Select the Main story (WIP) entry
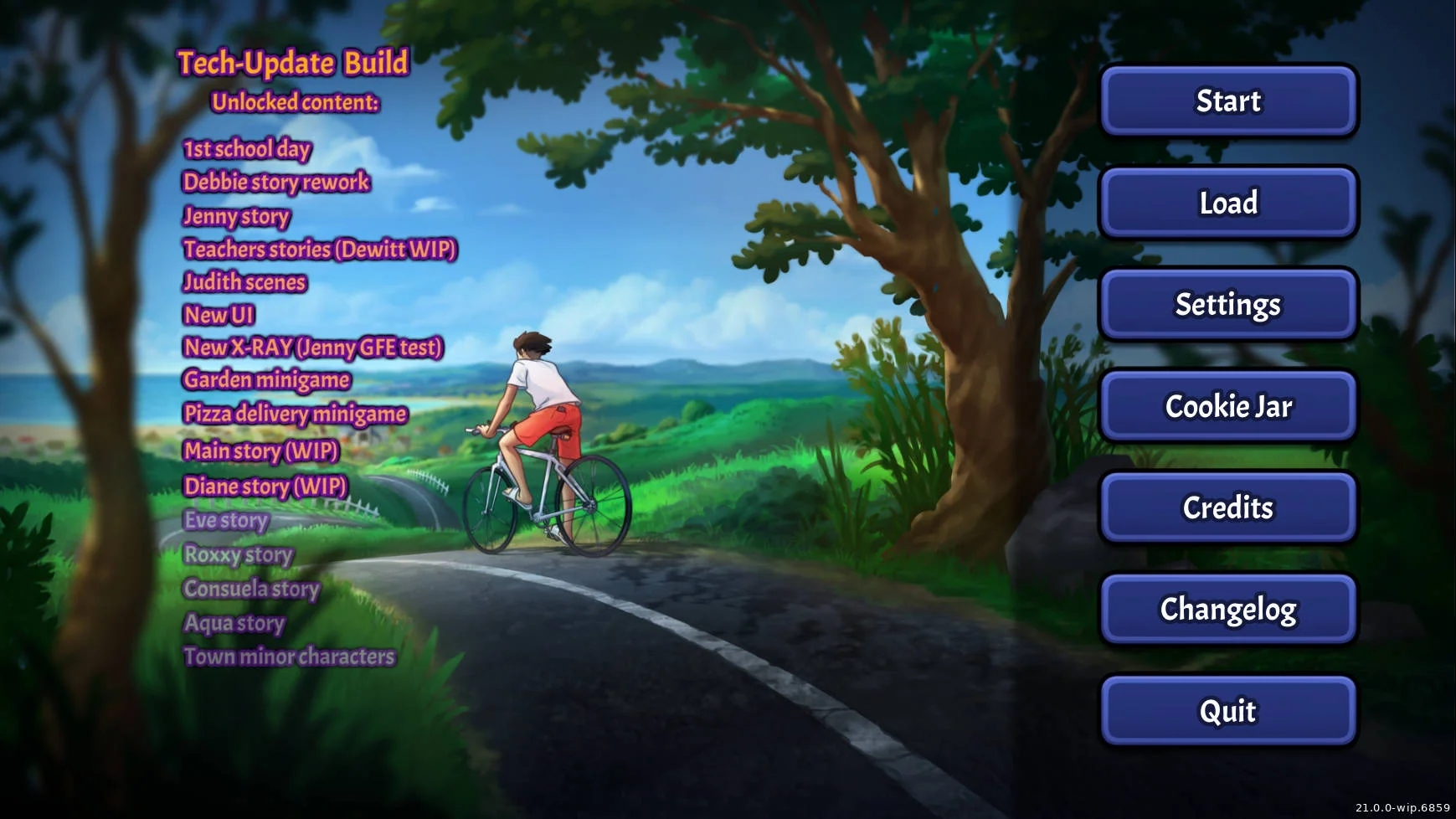 click(261, 451)
